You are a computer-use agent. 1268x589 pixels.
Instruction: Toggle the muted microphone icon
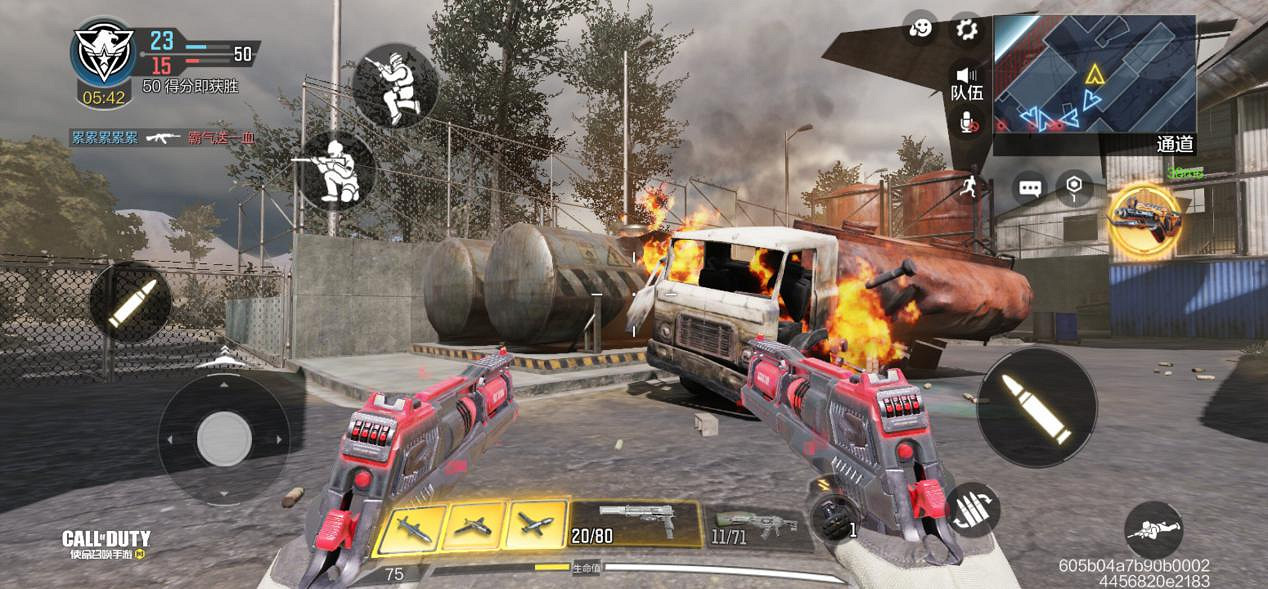click(x=968, y=122)
